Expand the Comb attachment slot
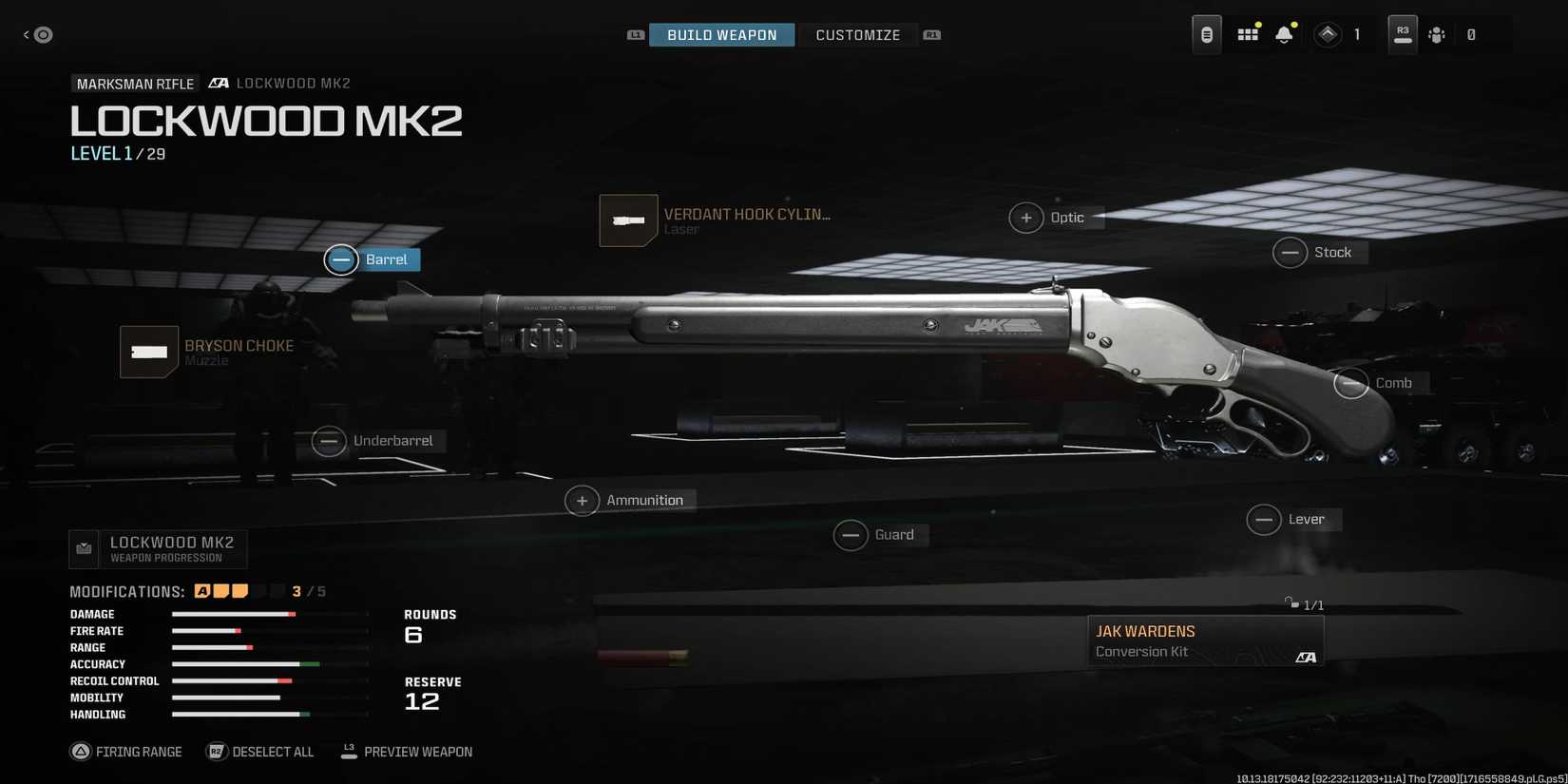Viewport: 1568px width, 784px height. tap(1351, 383)
